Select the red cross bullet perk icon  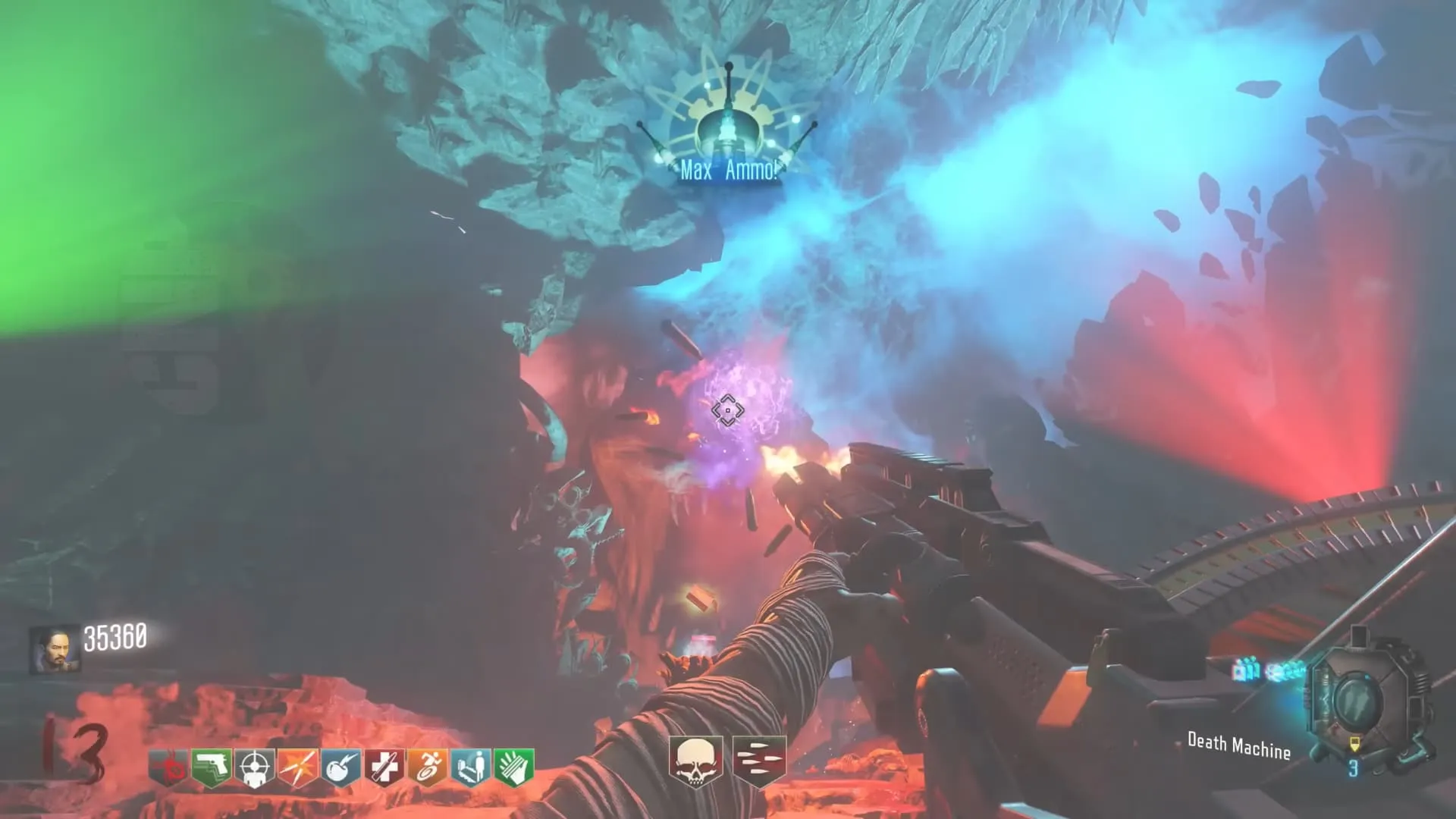384,767
